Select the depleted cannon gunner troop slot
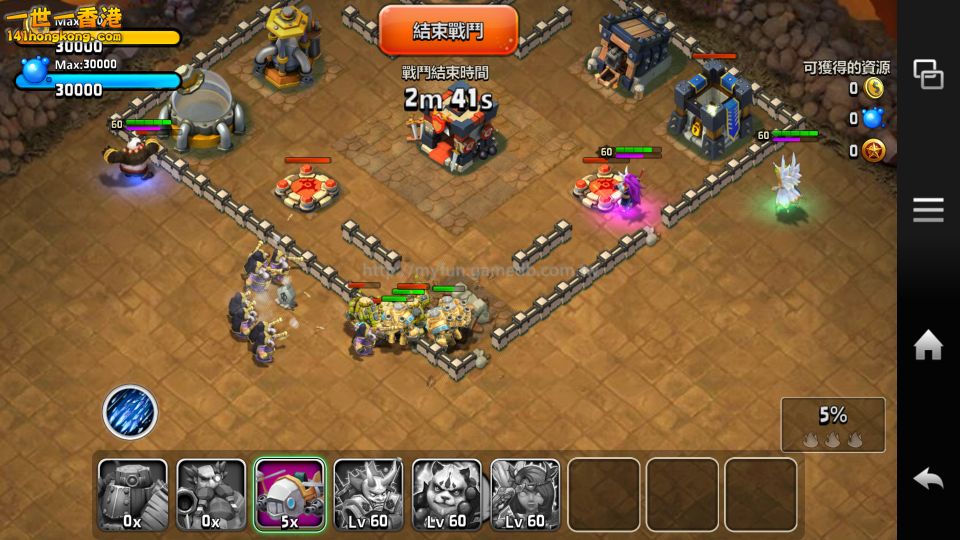The height and width of the screenshot is (540, 960). (x=211, y=494)
